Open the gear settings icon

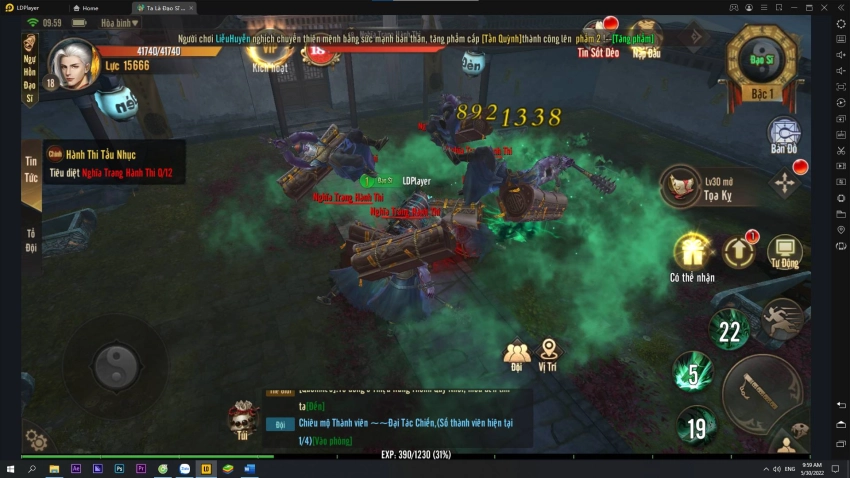[35, 439]
